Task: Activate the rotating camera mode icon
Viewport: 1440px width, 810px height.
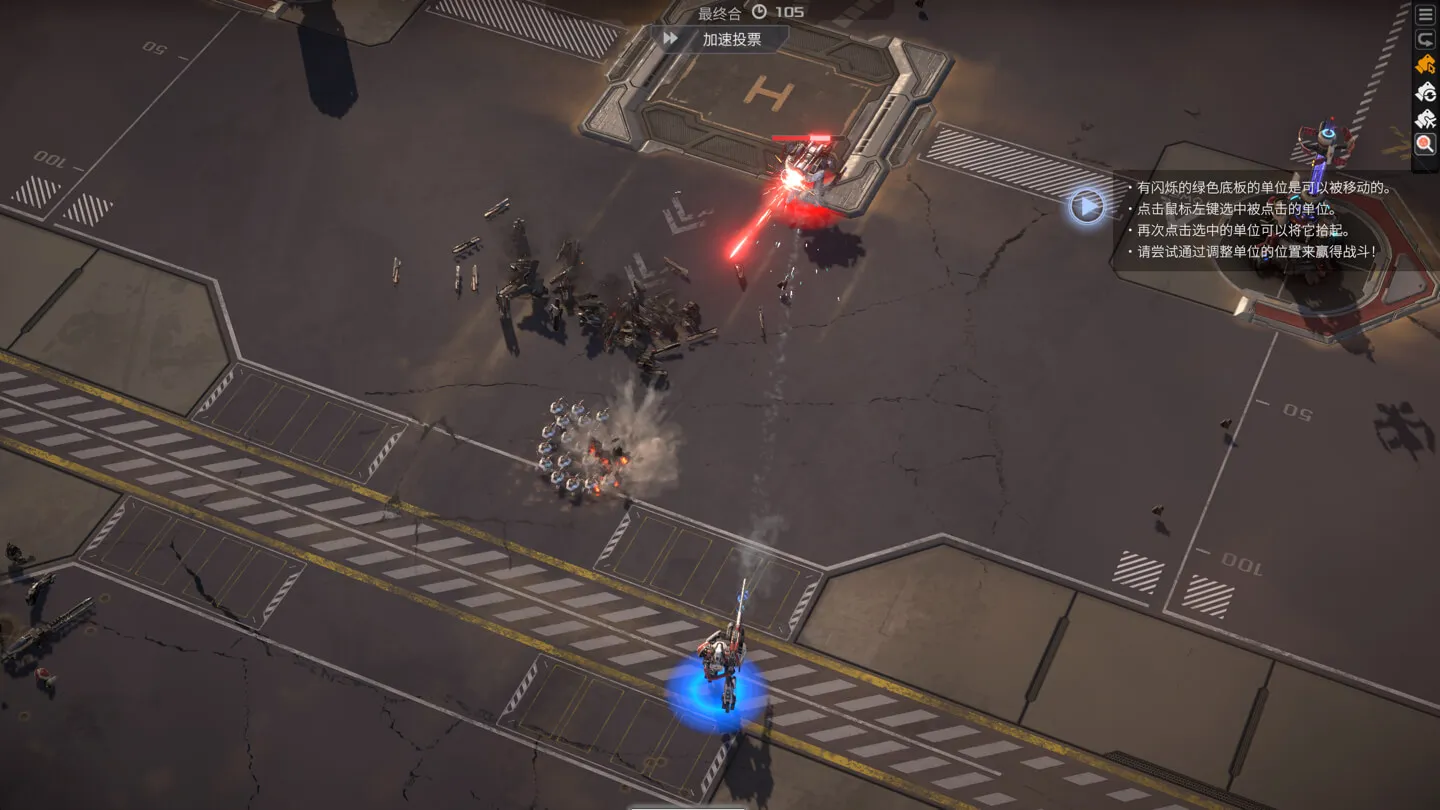Action: [x=1425, y=93]
